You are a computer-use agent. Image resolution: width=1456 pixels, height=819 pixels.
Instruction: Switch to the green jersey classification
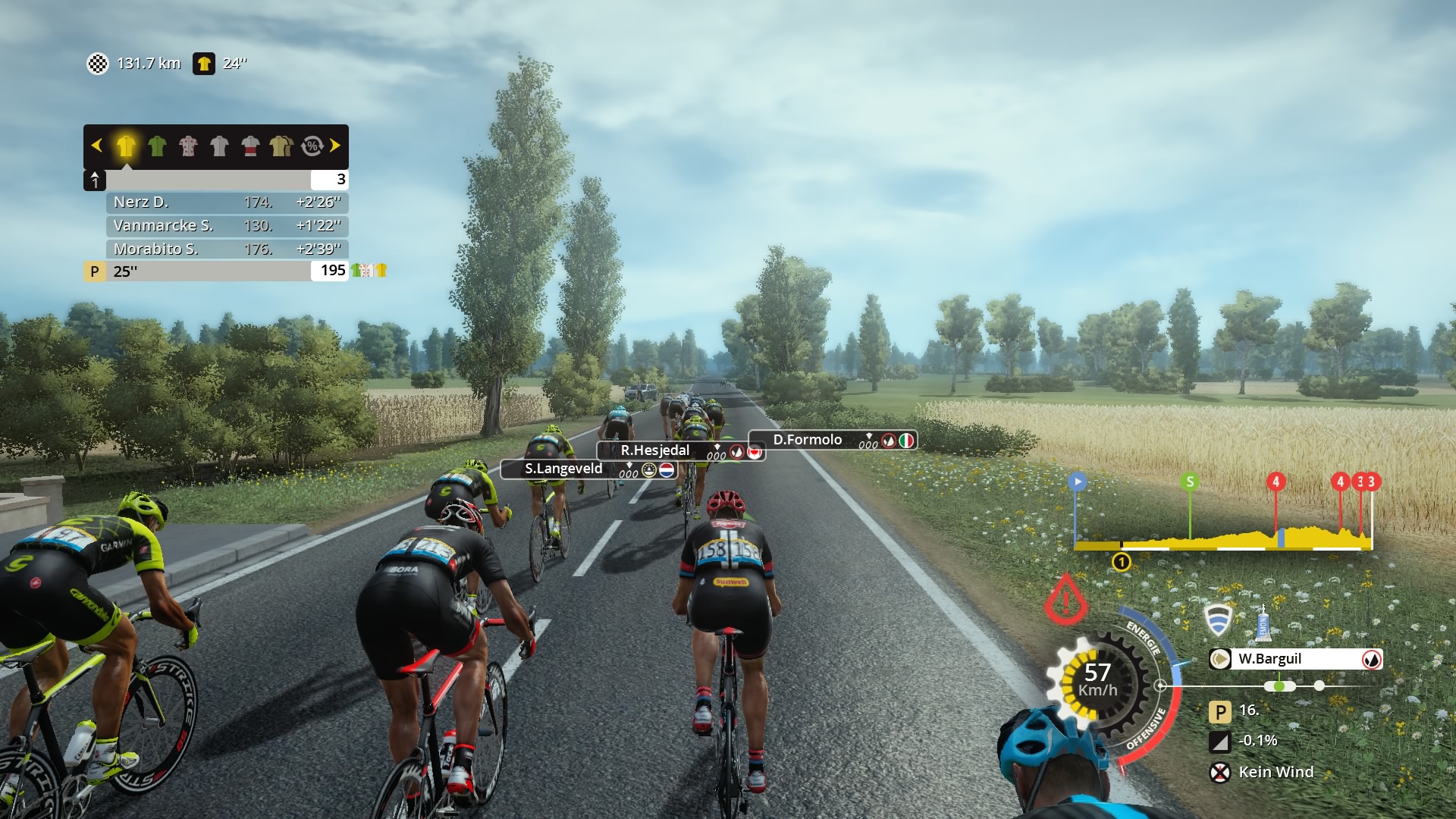(157, 146)
